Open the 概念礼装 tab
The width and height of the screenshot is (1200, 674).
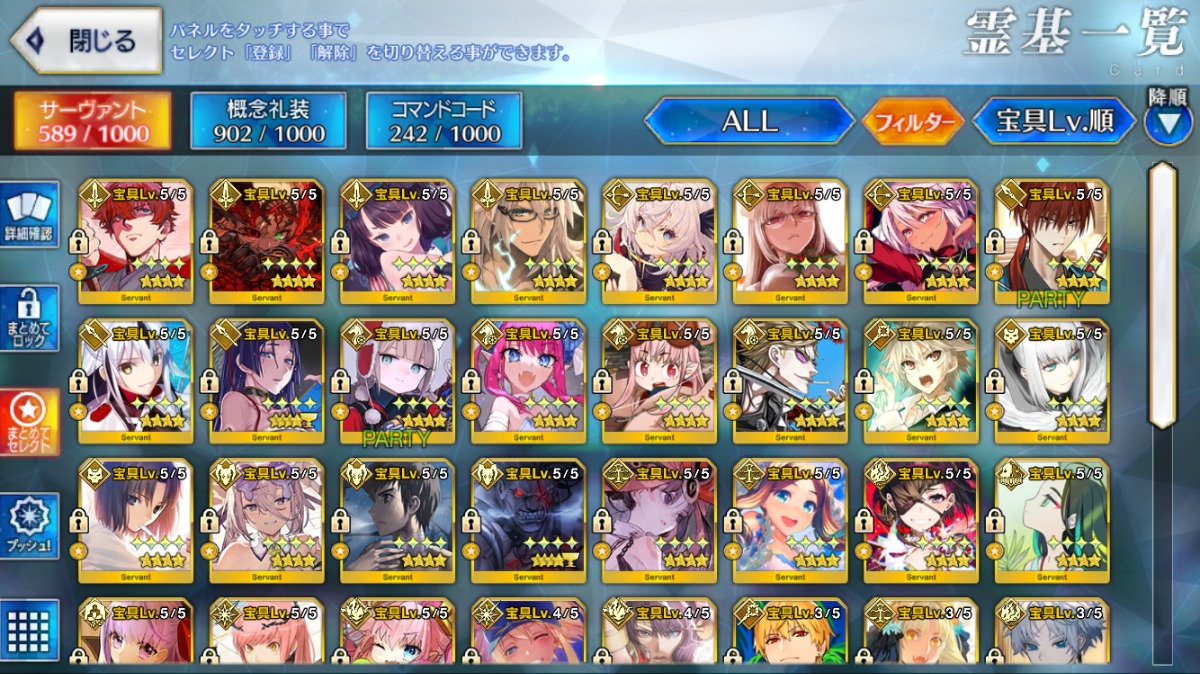[x=268, y=122]
